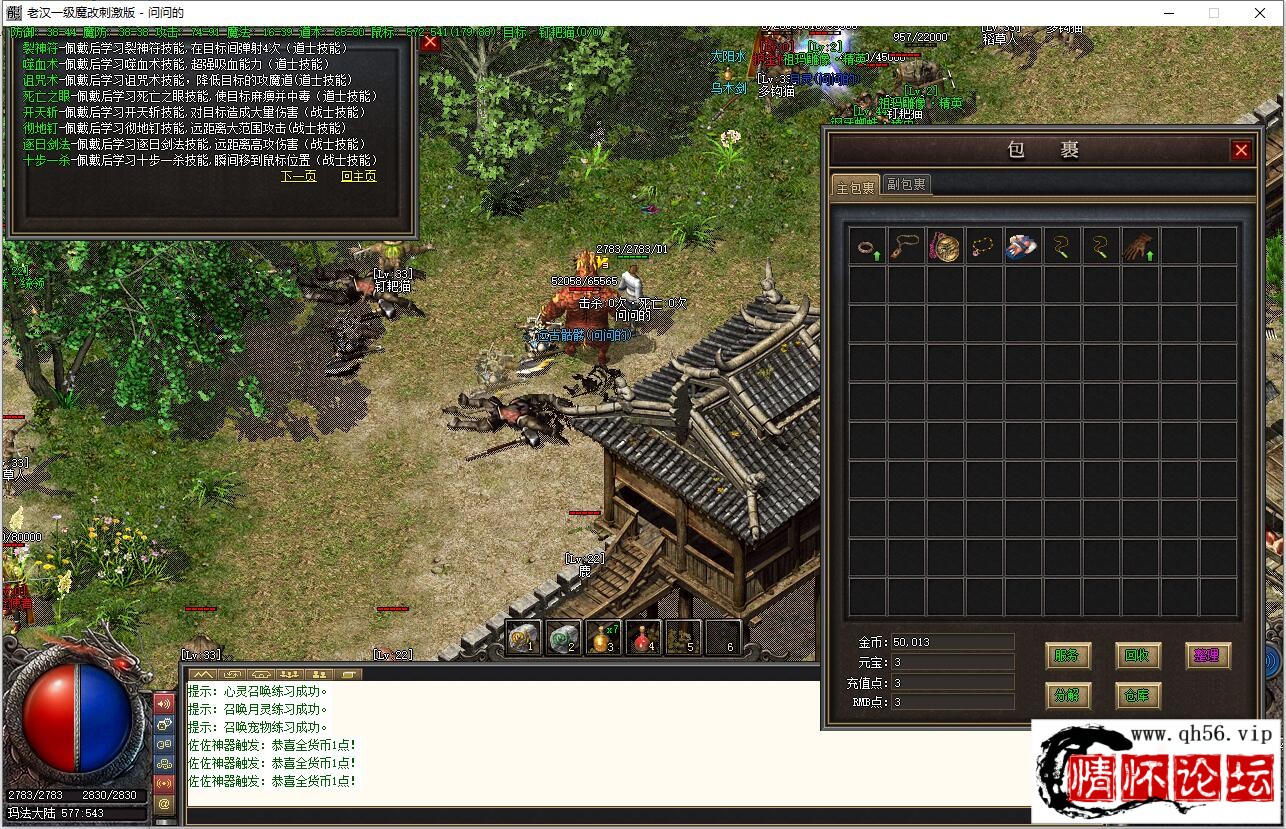The image size is (1286, 829).
Task: Pick the blue-white shoes item in bag
Action: pos(1022,246)
